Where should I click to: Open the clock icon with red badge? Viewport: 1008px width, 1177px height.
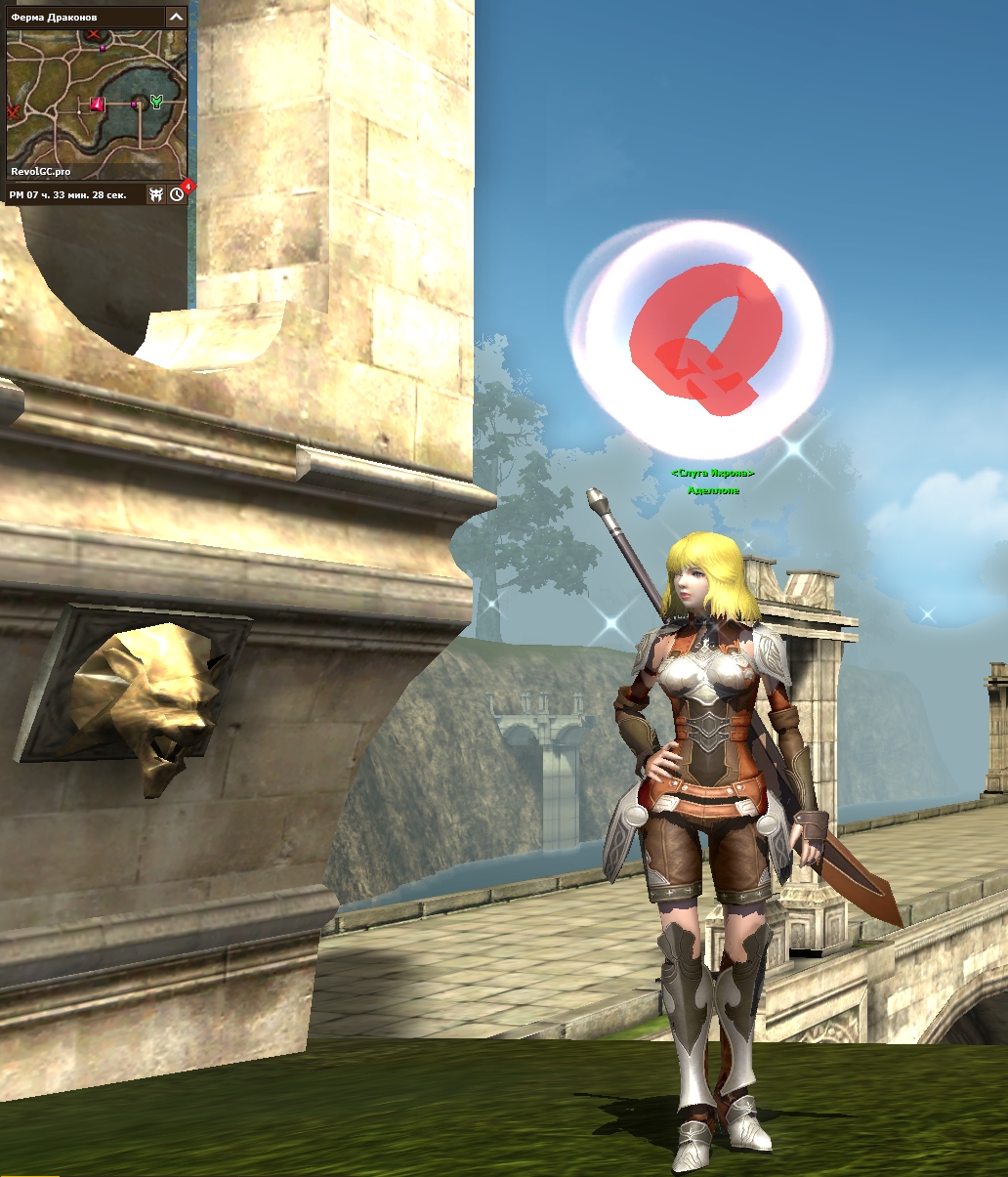click(177, 194)
